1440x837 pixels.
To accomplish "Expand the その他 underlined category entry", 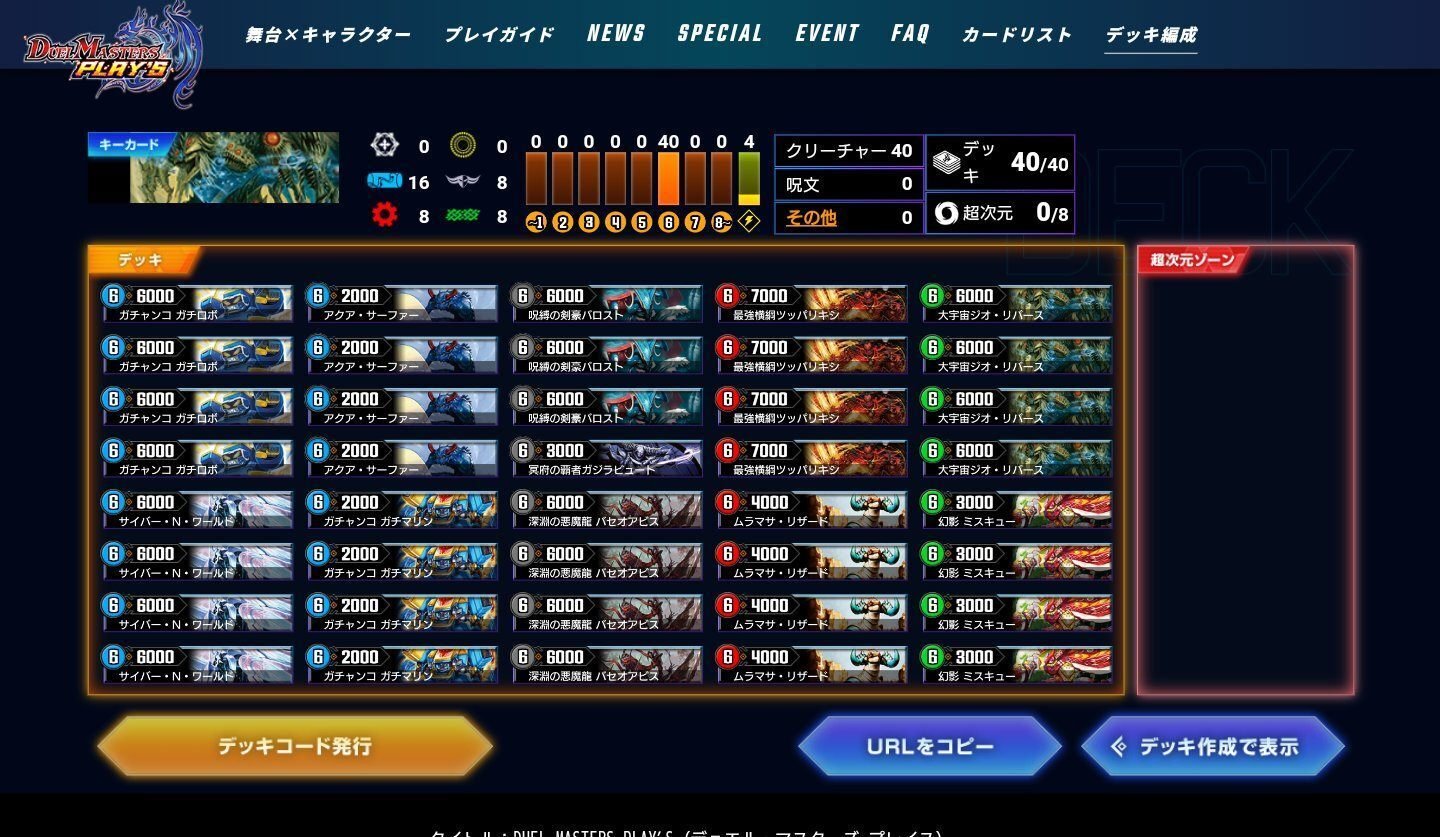I will coord(812,217).
